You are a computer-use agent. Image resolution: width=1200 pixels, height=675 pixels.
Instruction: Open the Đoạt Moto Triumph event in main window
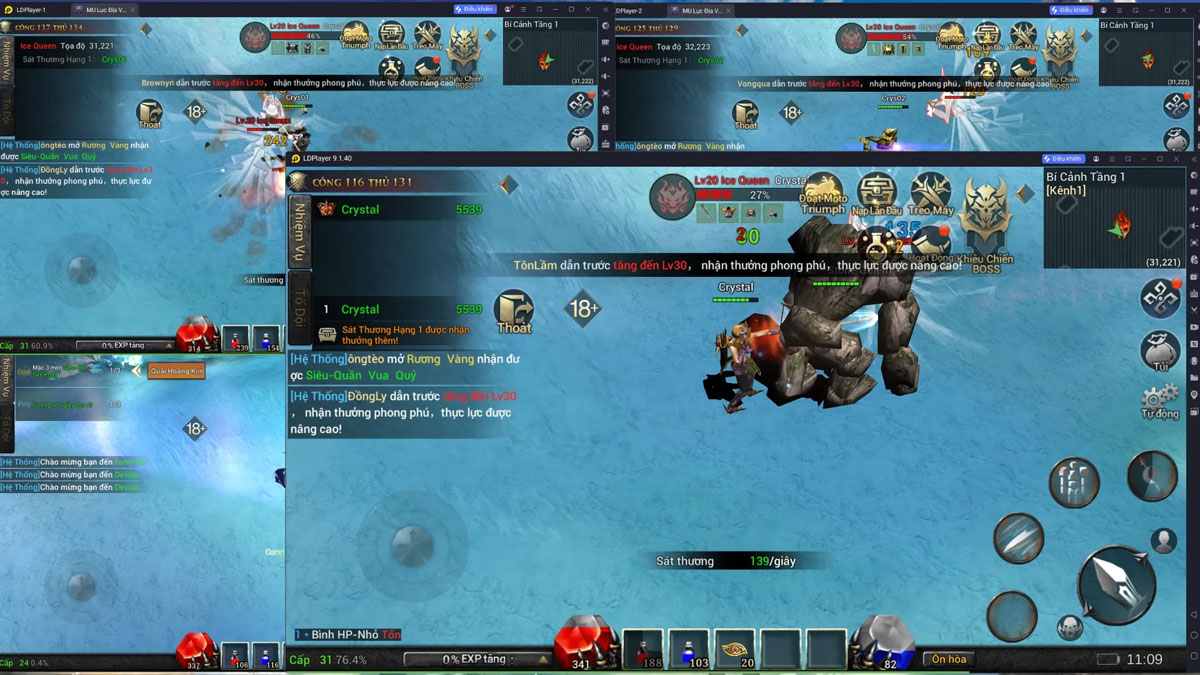tap(822, 194)
